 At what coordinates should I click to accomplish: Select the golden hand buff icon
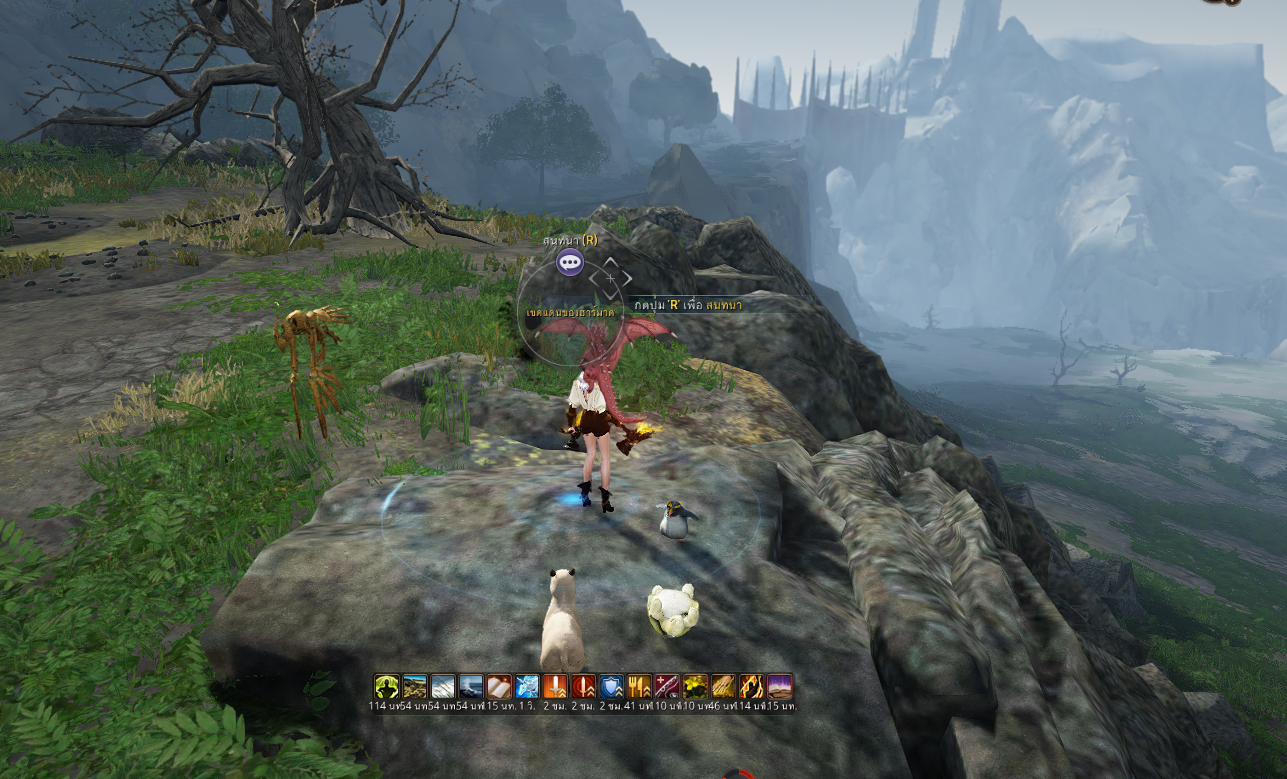coord(723,686)
